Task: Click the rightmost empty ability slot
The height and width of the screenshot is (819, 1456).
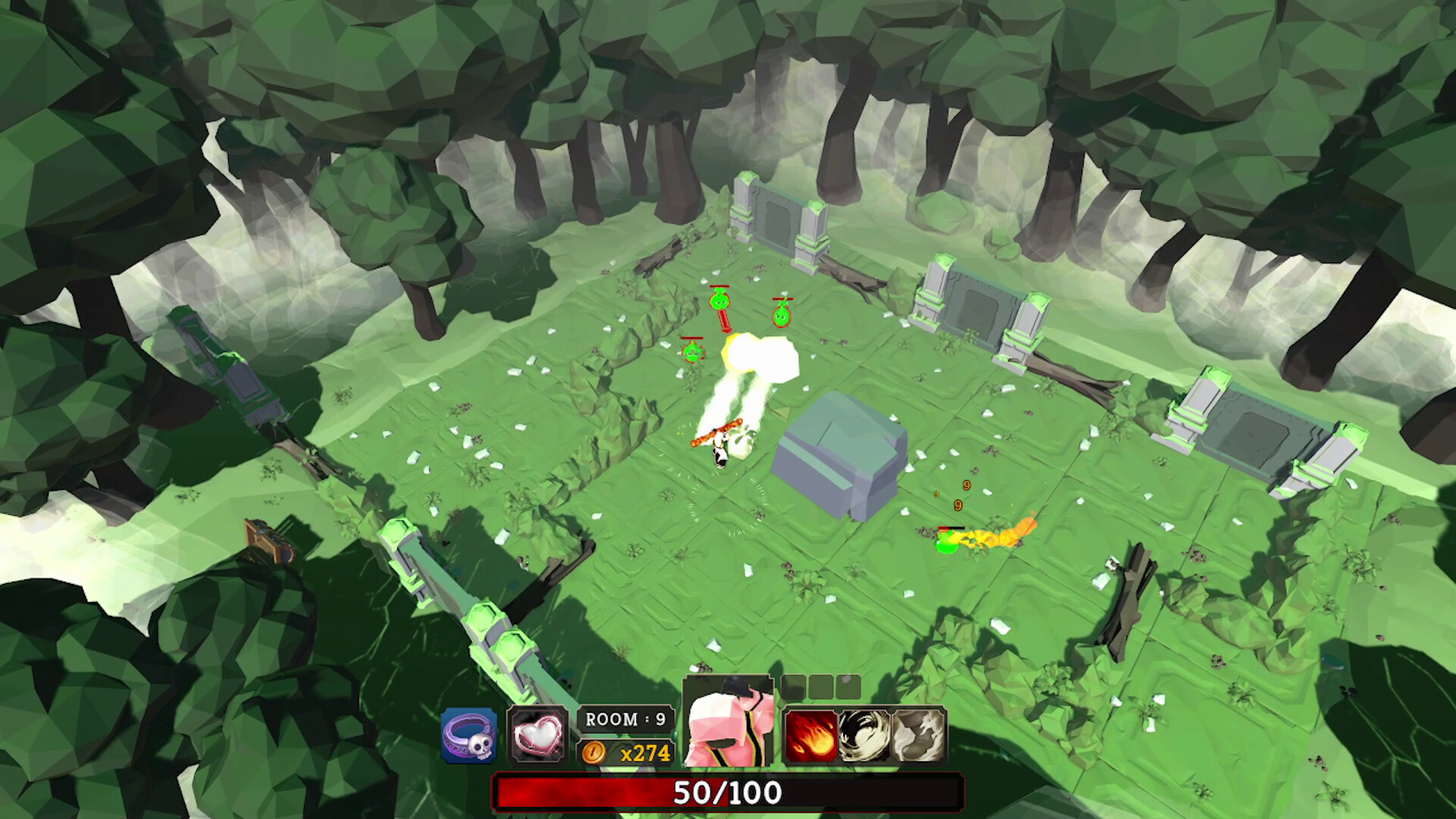Action: (849, 688)
